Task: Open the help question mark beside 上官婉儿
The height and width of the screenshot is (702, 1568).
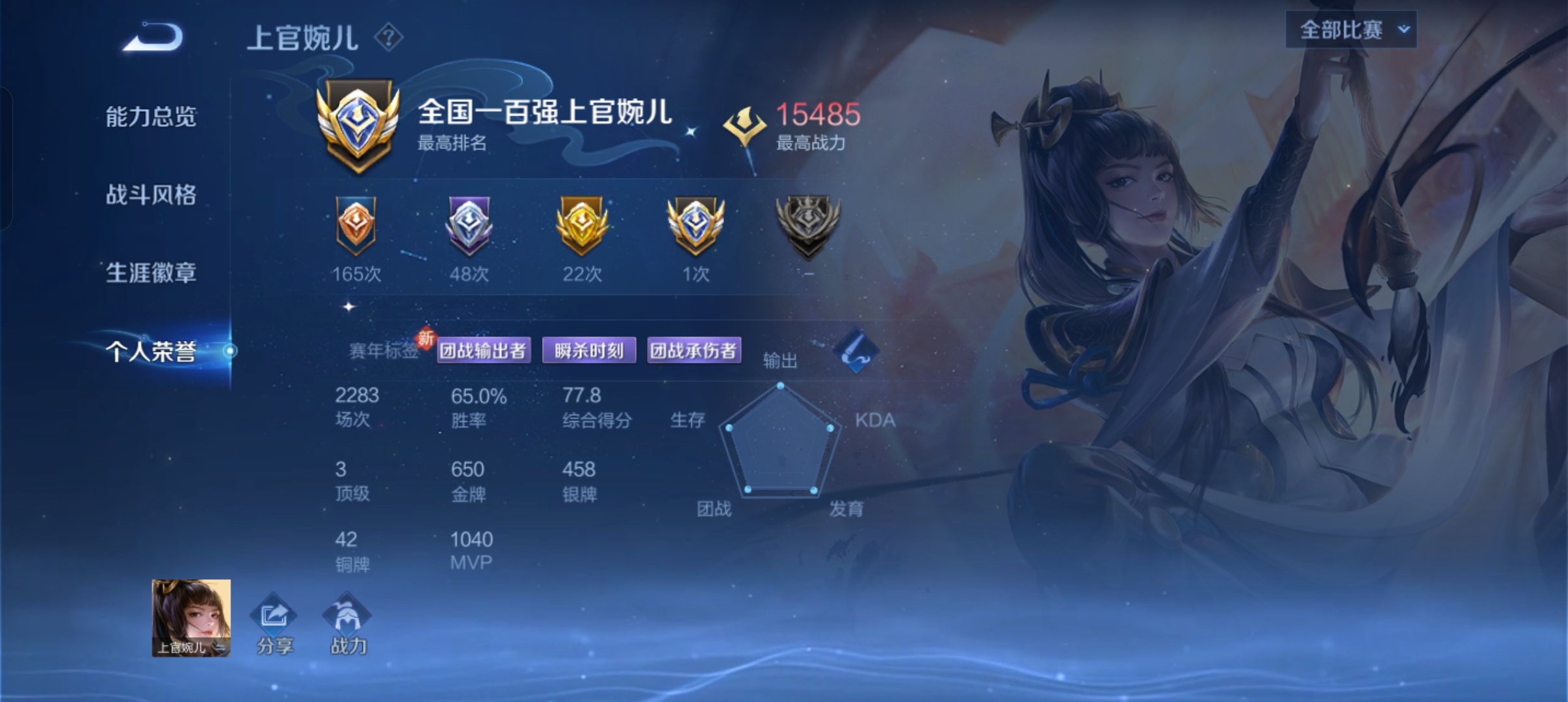Action: tap(388, 38)
